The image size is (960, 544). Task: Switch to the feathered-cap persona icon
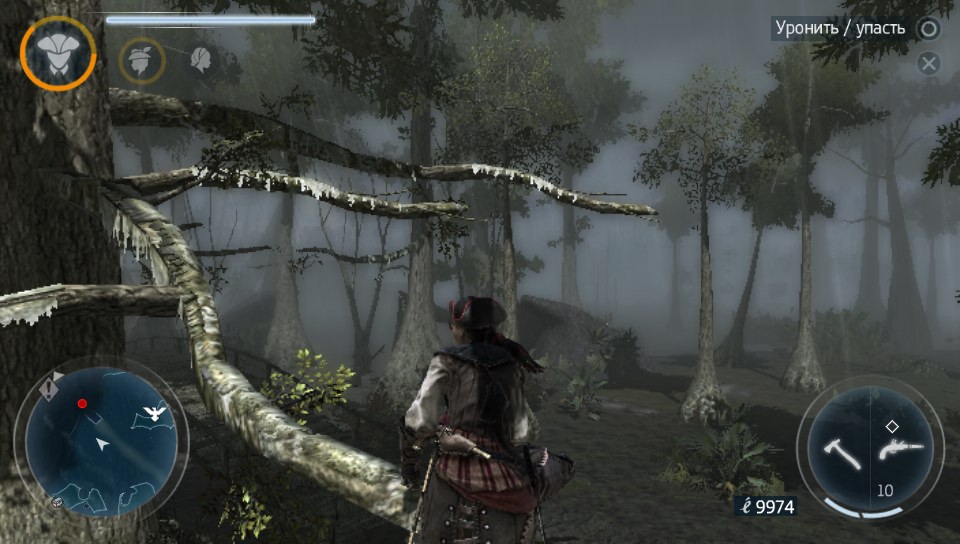142,59
